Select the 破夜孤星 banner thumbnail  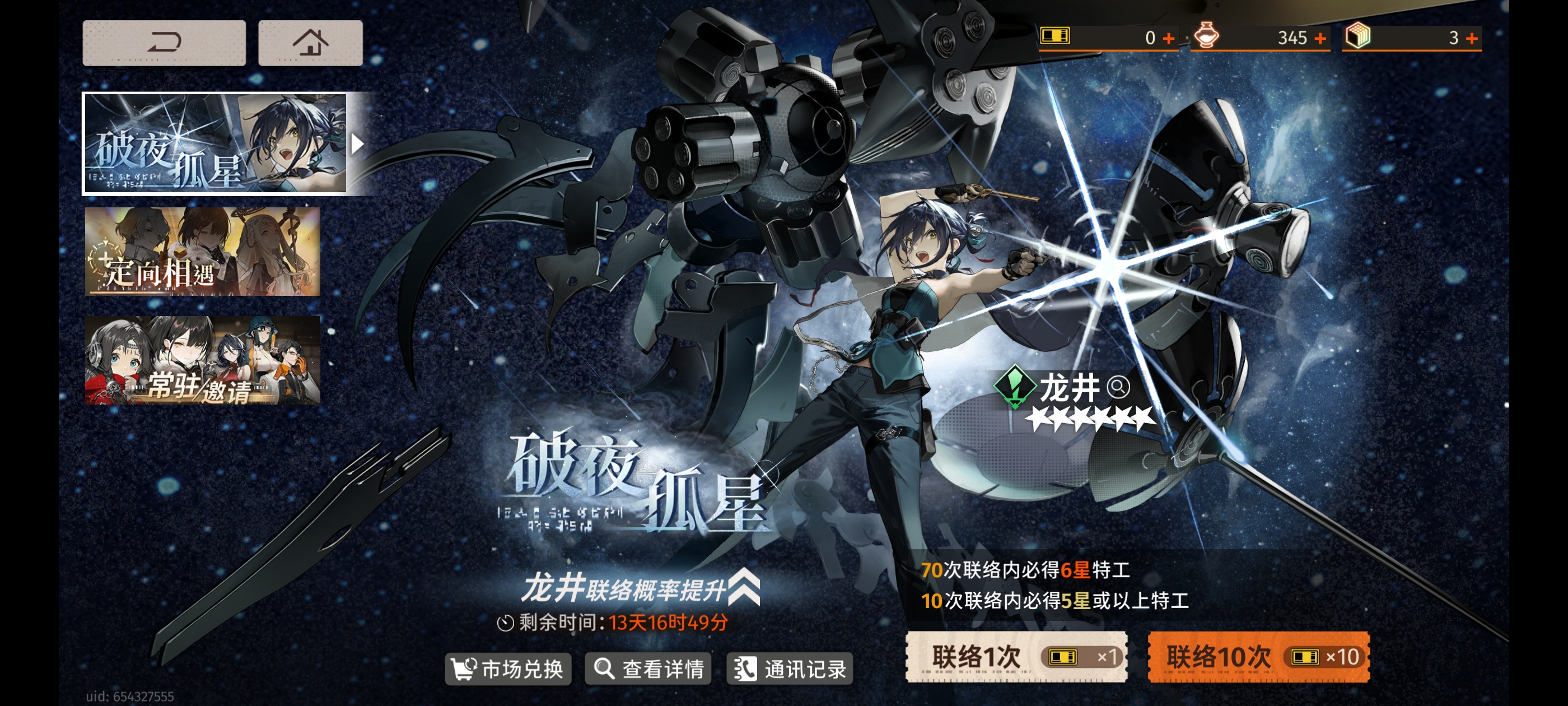pos(215,144)
